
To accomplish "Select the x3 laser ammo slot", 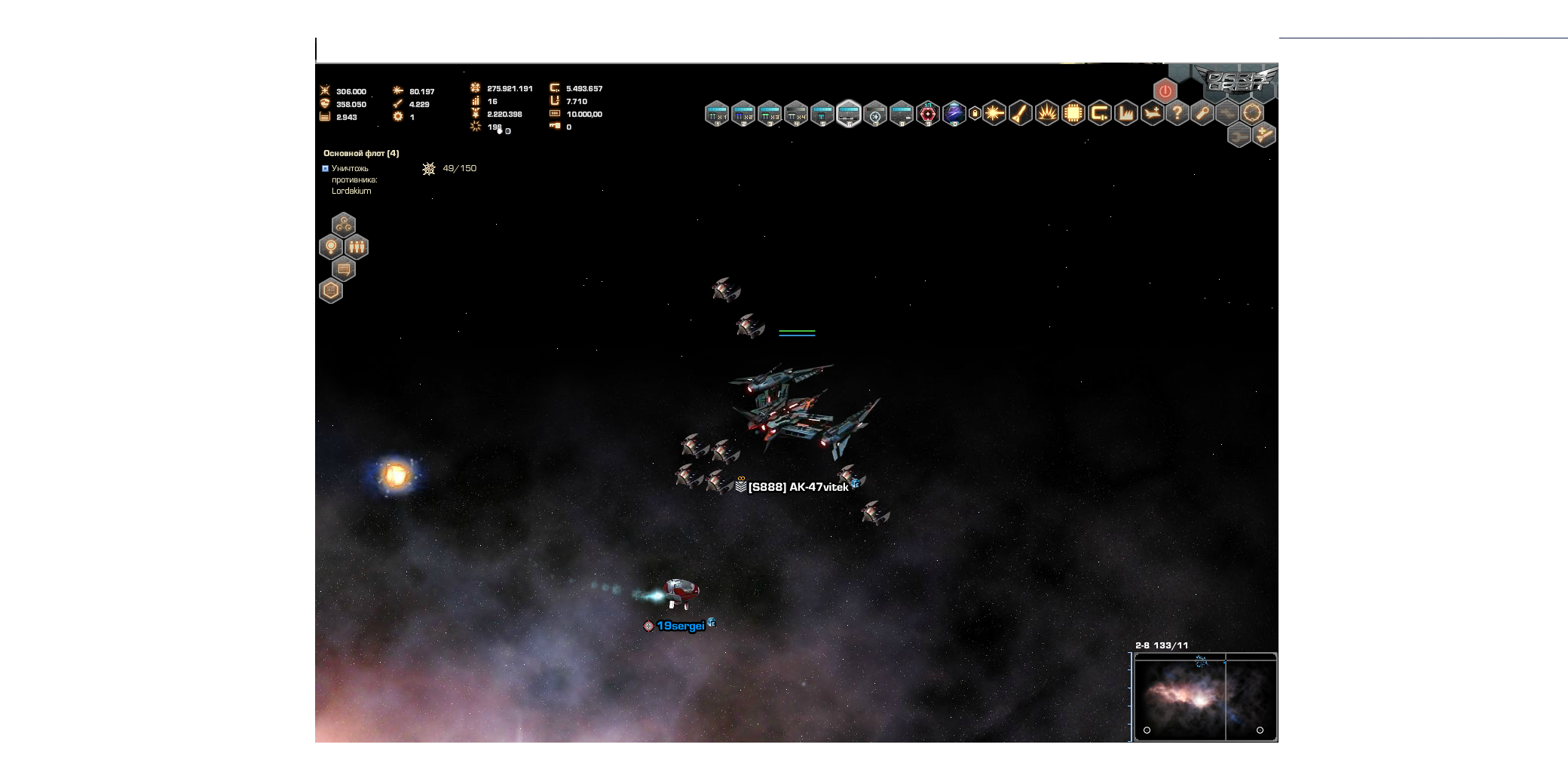I will pyautogui.click(x=770, y=114).
